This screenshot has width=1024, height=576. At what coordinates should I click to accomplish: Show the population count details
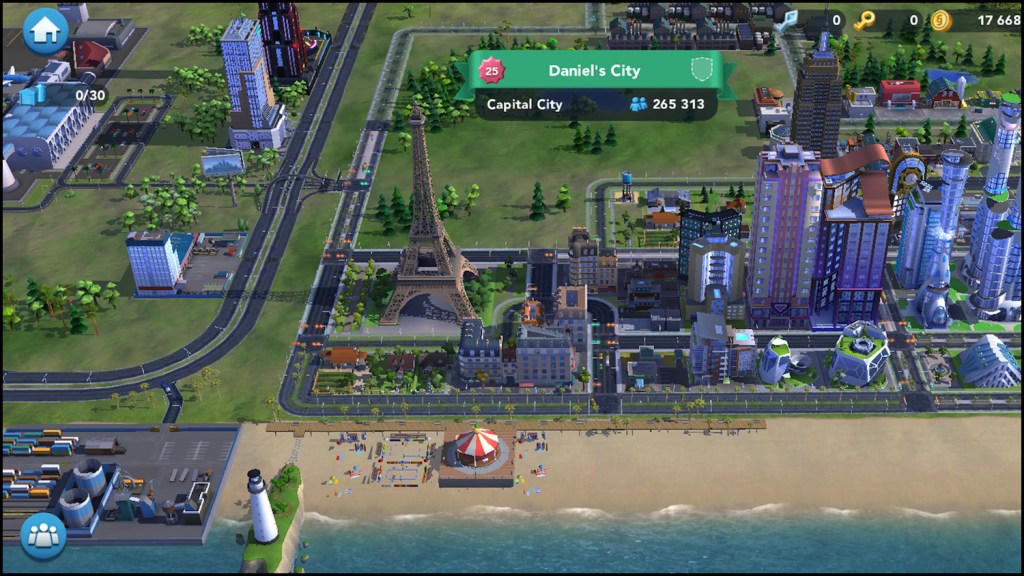coord(667,104)
